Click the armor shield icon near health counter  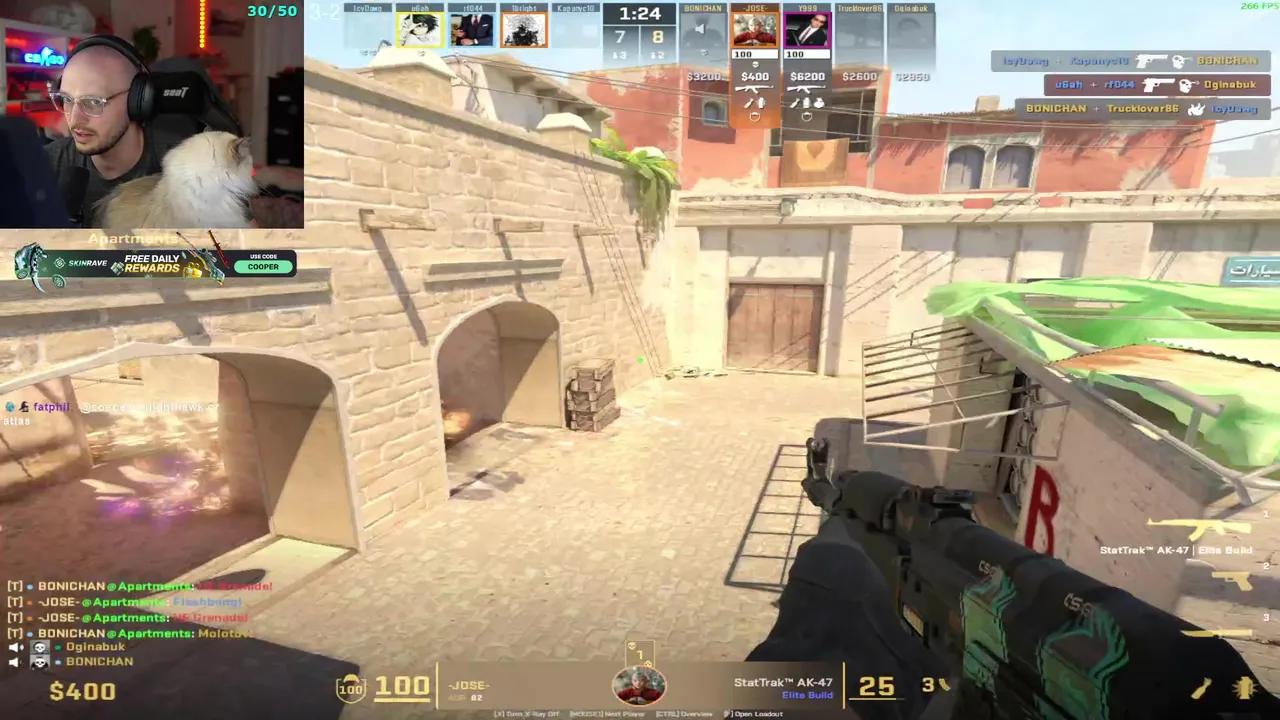point(350,687)
